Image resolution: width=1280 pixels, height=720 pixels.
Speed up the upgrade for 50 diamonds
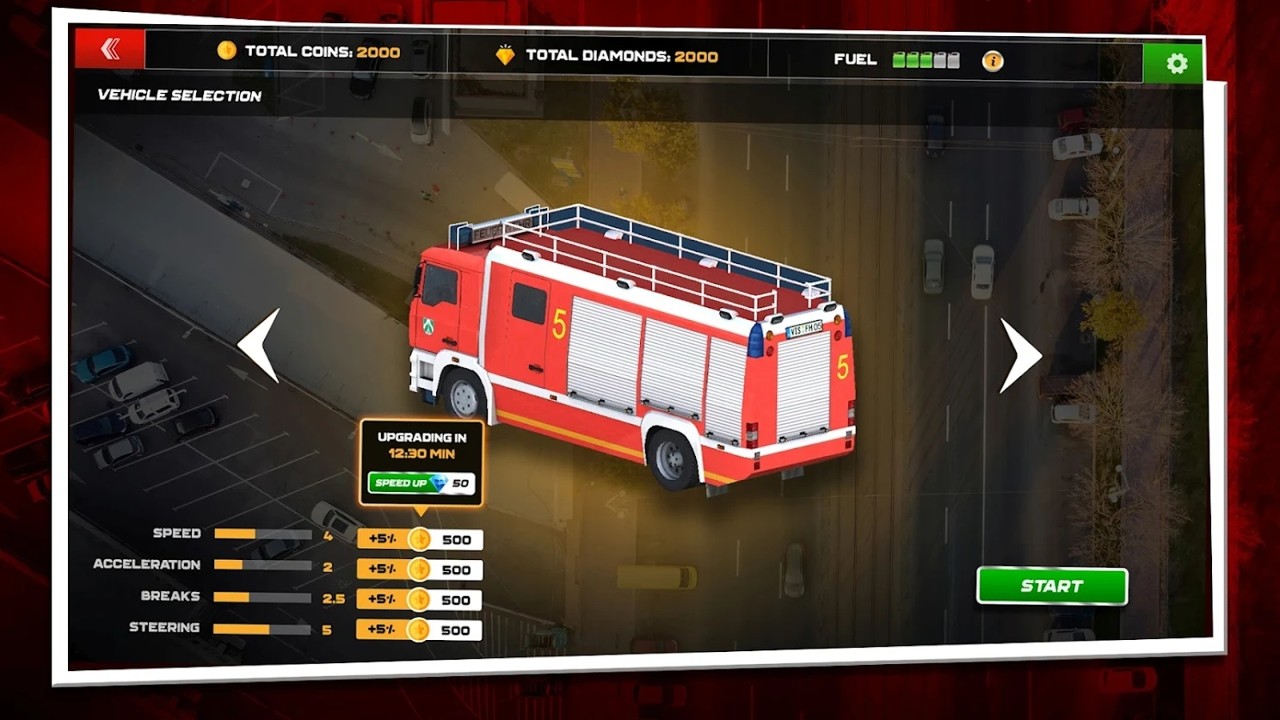pos(420,483)
